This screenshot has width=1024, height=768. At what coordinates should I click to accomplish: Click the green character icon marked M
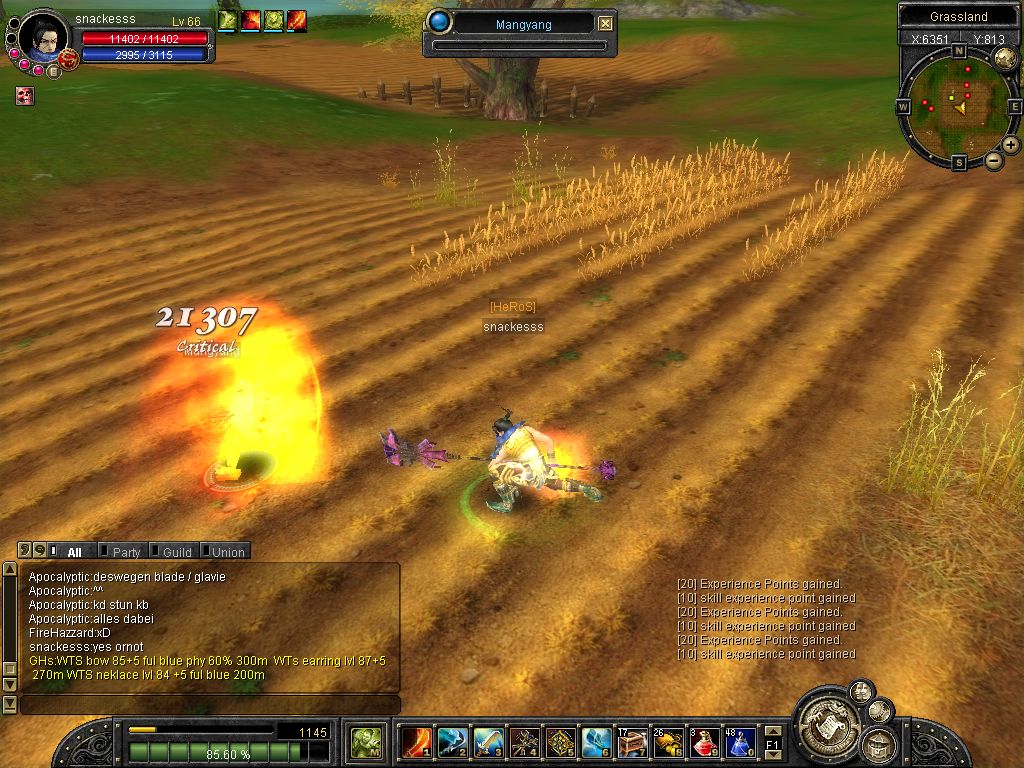[368, 741]
